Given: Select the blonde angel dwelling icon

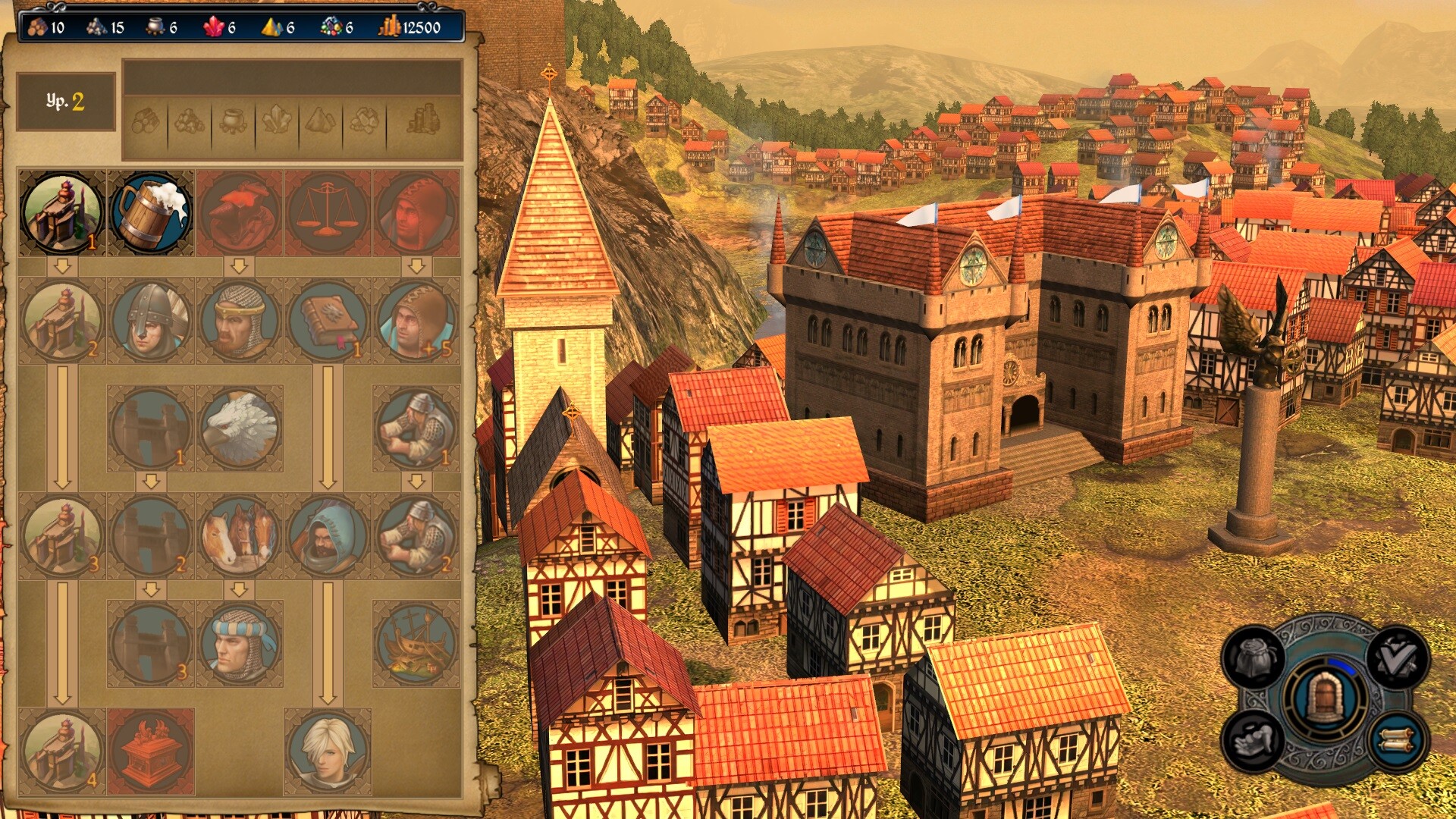Looking at the screenshot, I should 328,751.
